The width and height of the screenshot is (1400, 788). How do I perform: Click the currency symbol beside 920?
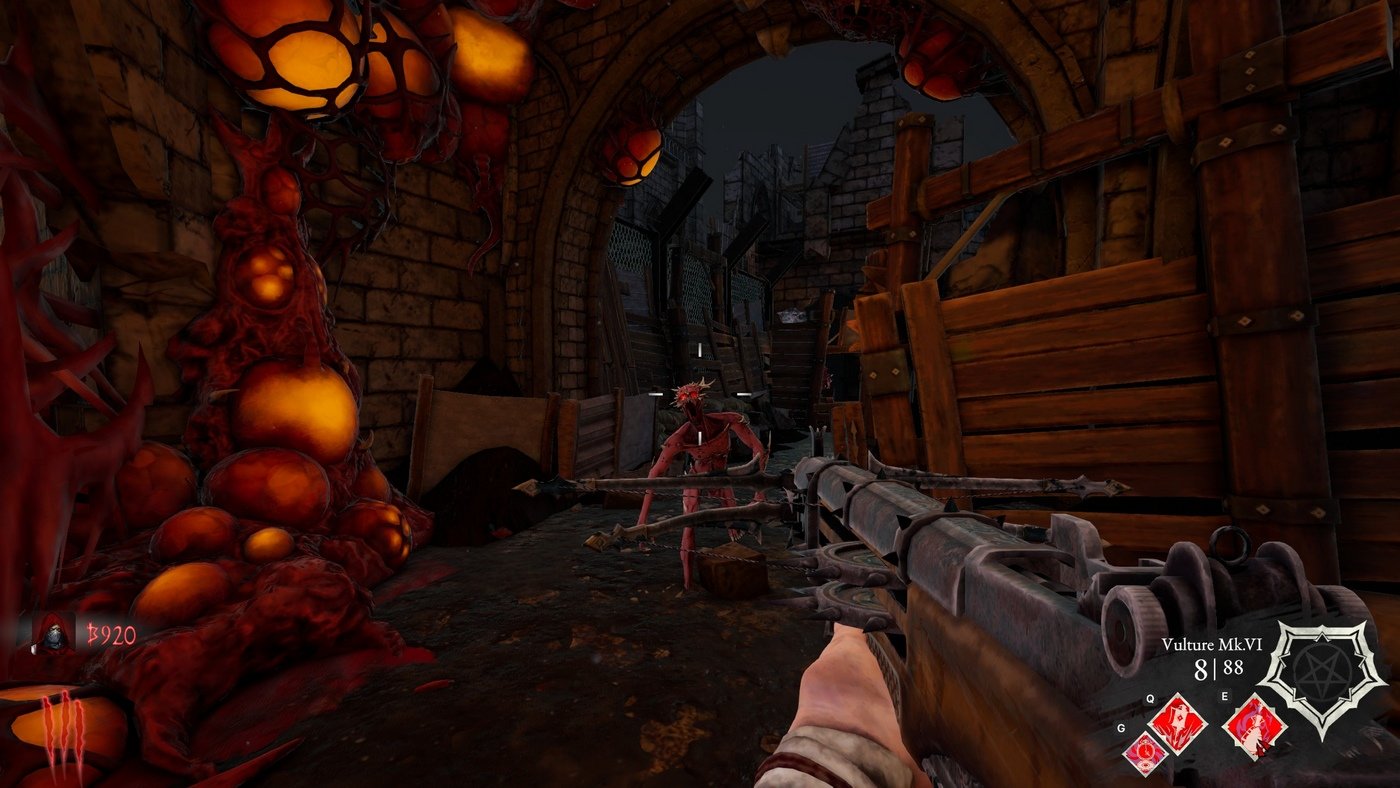(94, 633)
